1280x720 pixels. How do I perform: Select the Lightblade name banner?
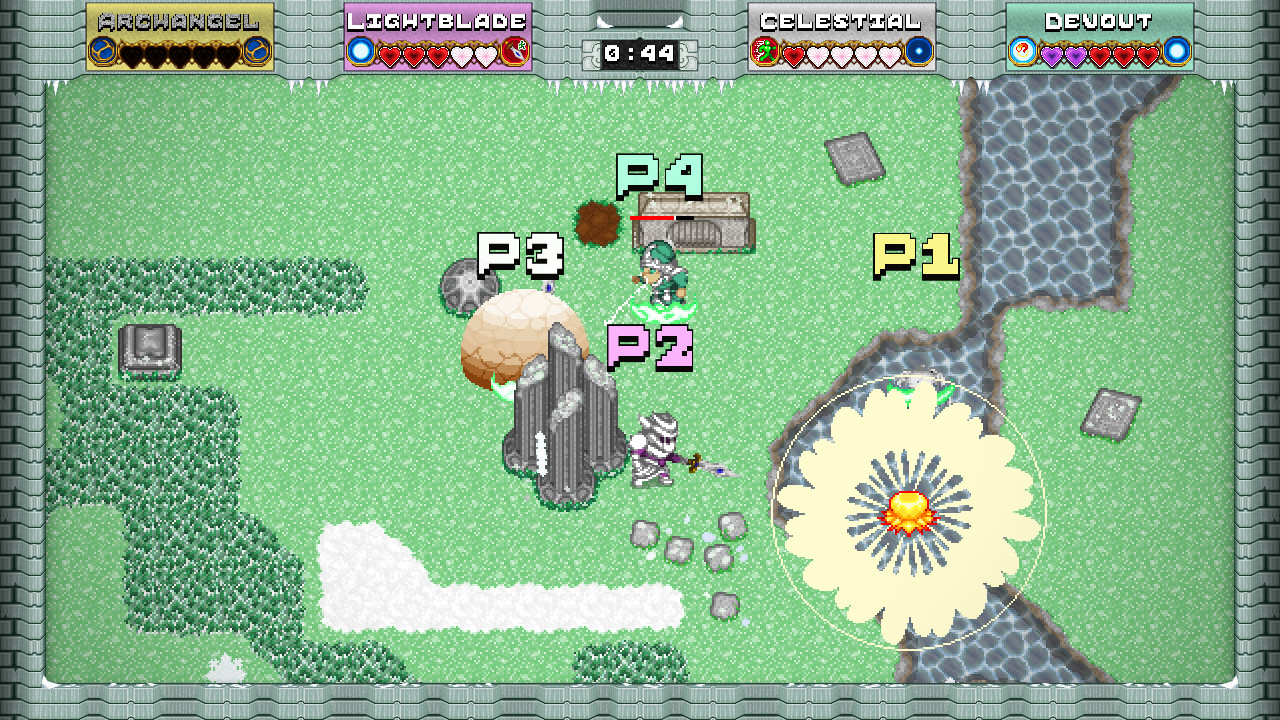[x=435, y=22]
